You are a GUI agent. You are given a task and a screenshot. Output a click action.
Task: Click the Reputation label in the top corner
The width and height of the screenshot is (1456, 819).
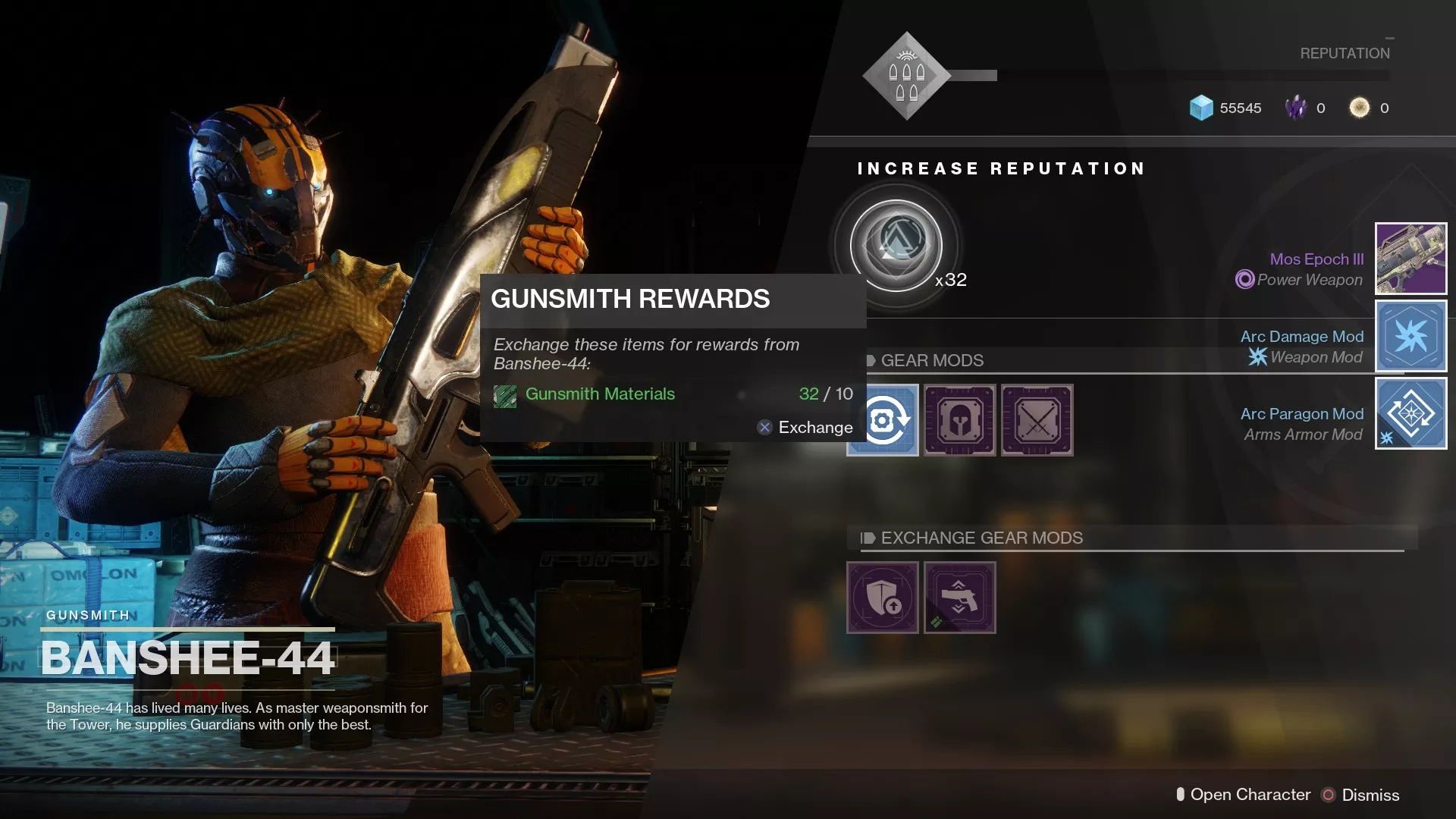coord(1345,53)
